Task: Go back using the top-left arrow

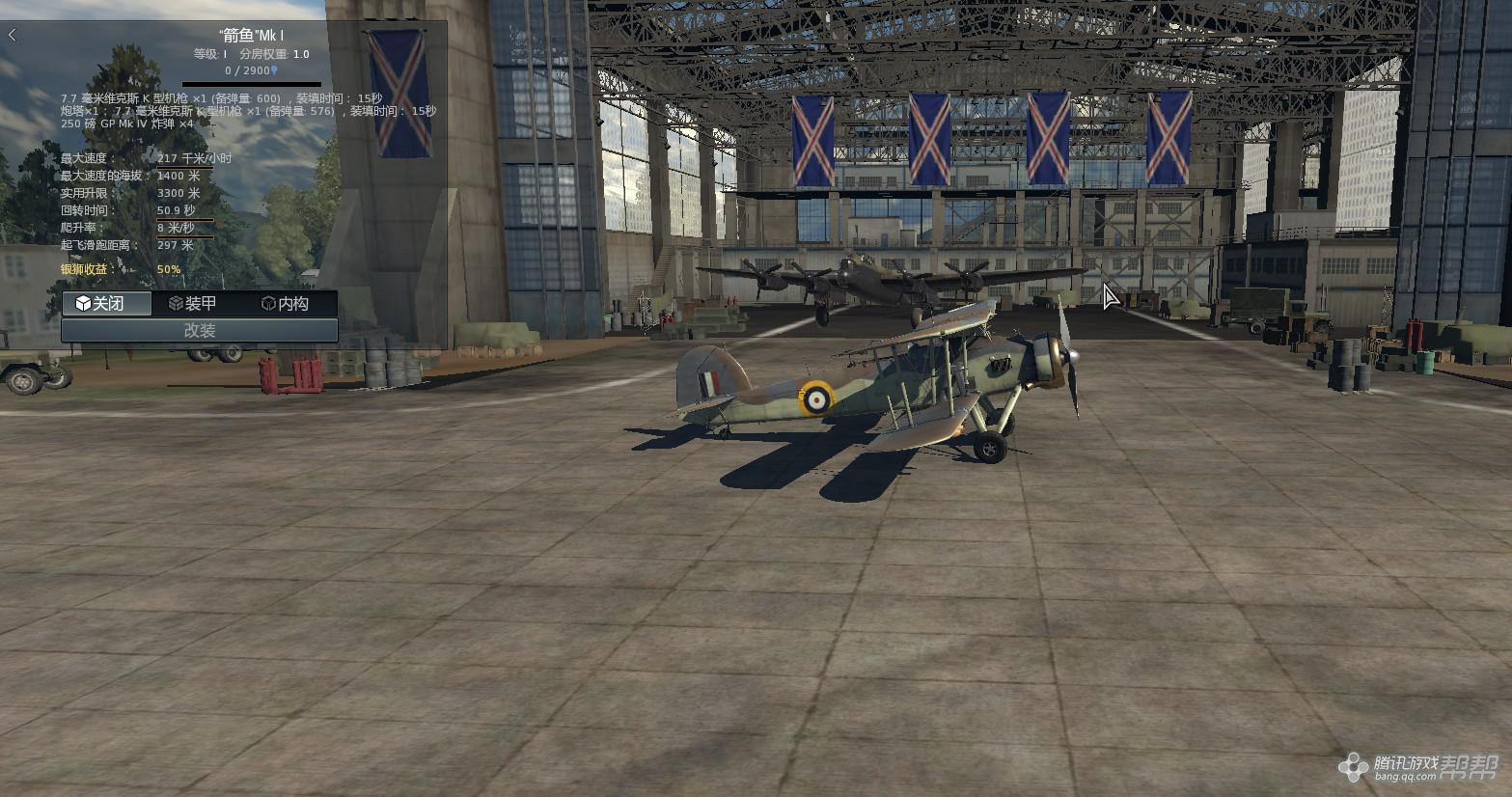Action: (13, 36)
